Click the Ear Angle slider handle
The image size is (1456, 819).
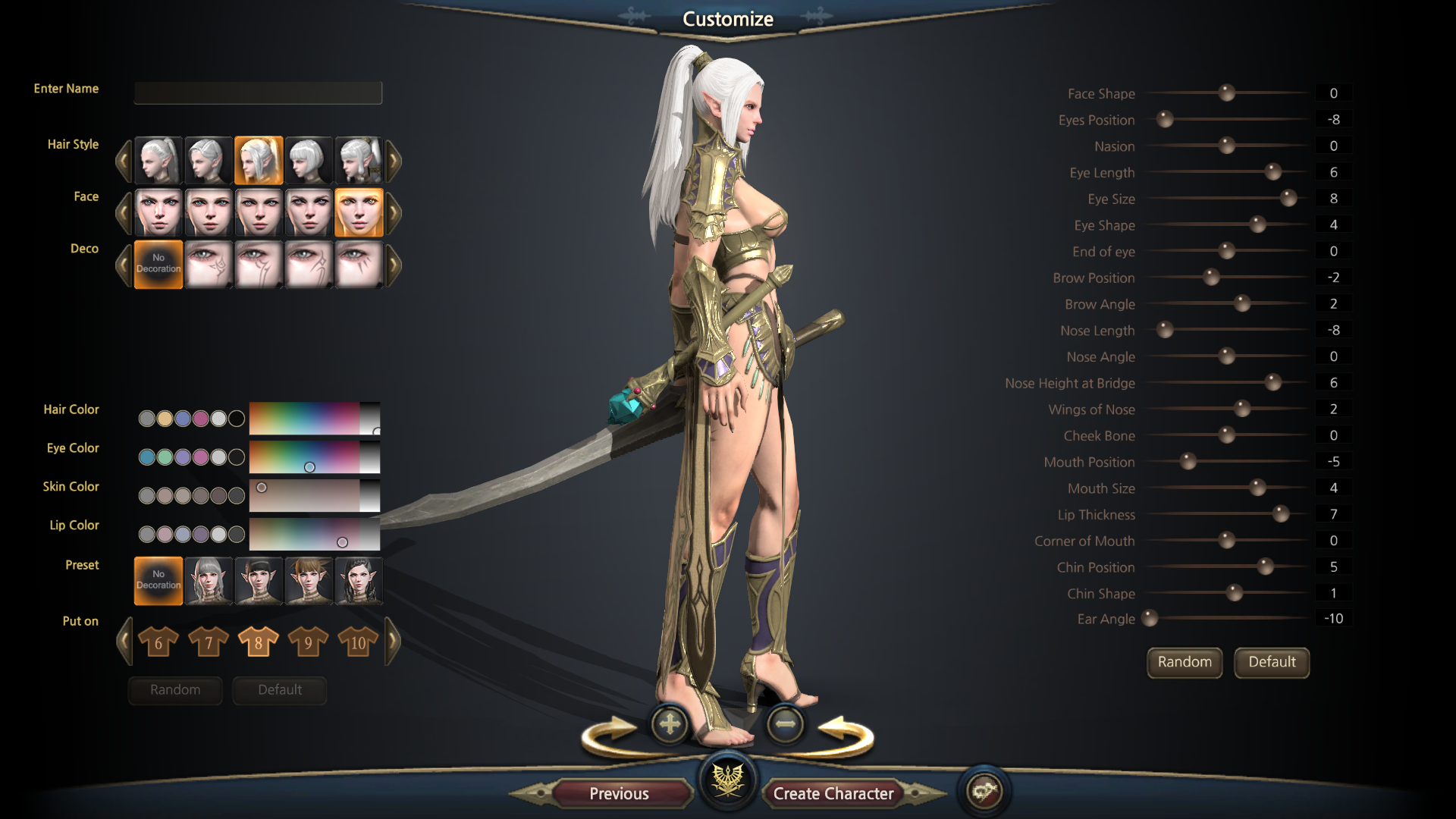(x=1150, y=619)
